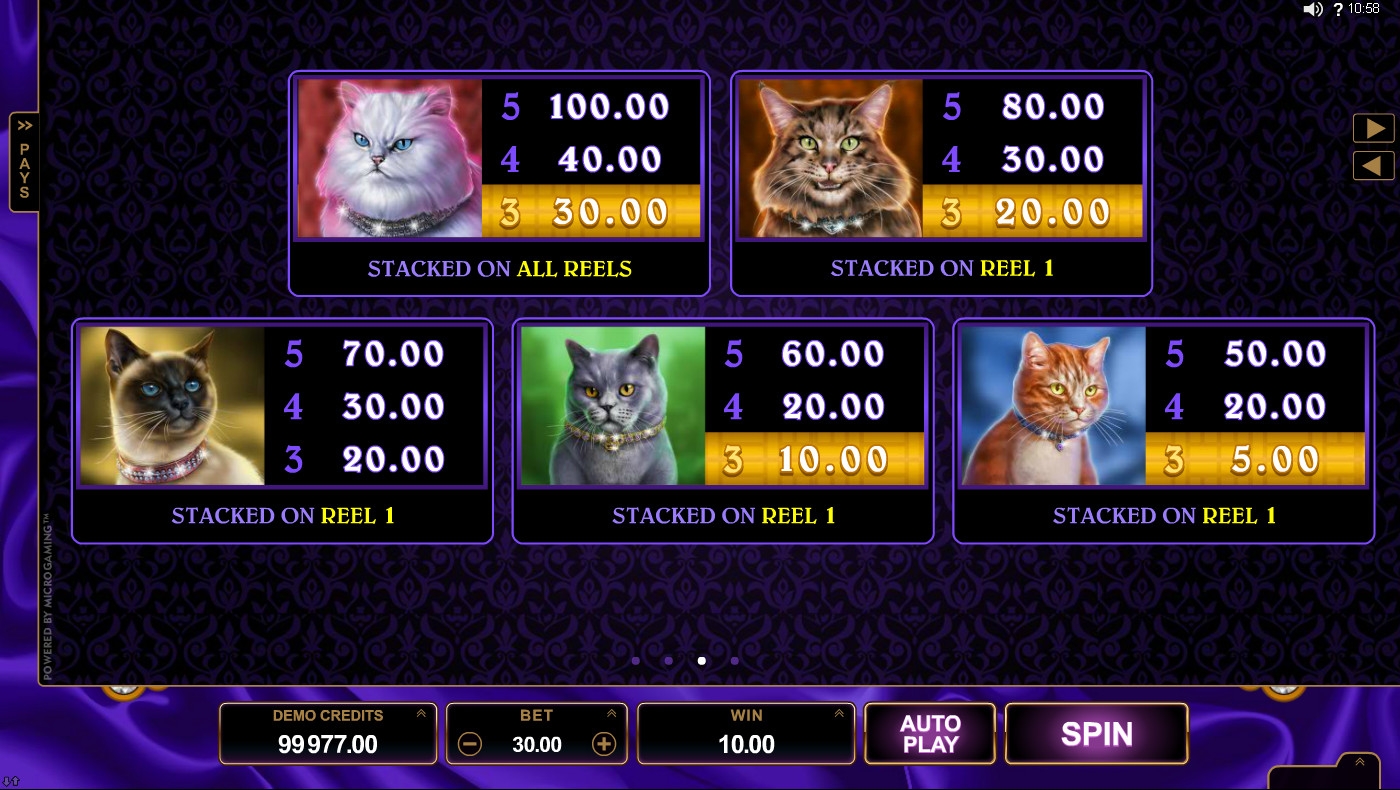Close the paytable using the PAYS tab
Image resolution: width=1400 pixels, height=790 pixels.
coord(24,162)
